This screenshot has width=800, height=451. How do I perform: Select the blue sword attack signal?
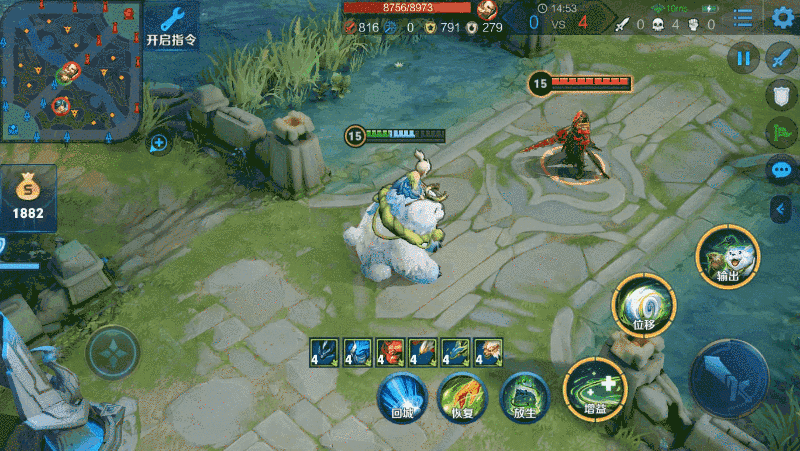[781, 59]
